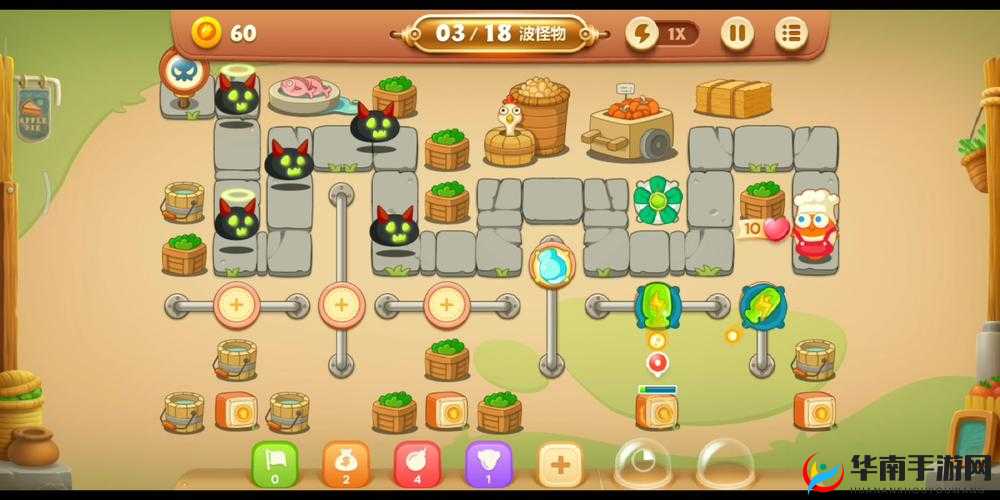Select the red bomb item
This screenshot has height=500, width=1000.
tap(418, 464)
